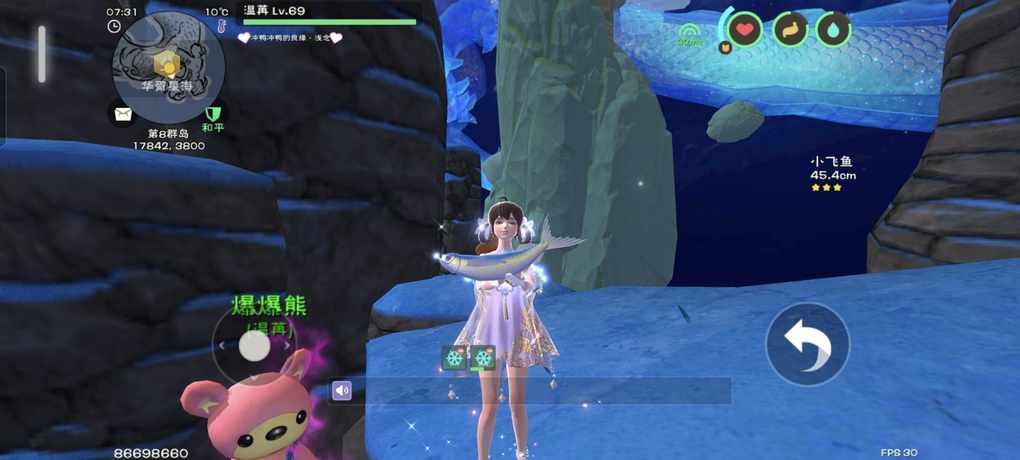The height and width of the screenshot is (460, 1020).
Task: Click the small pet face icon
Action: tap(725, 46)
